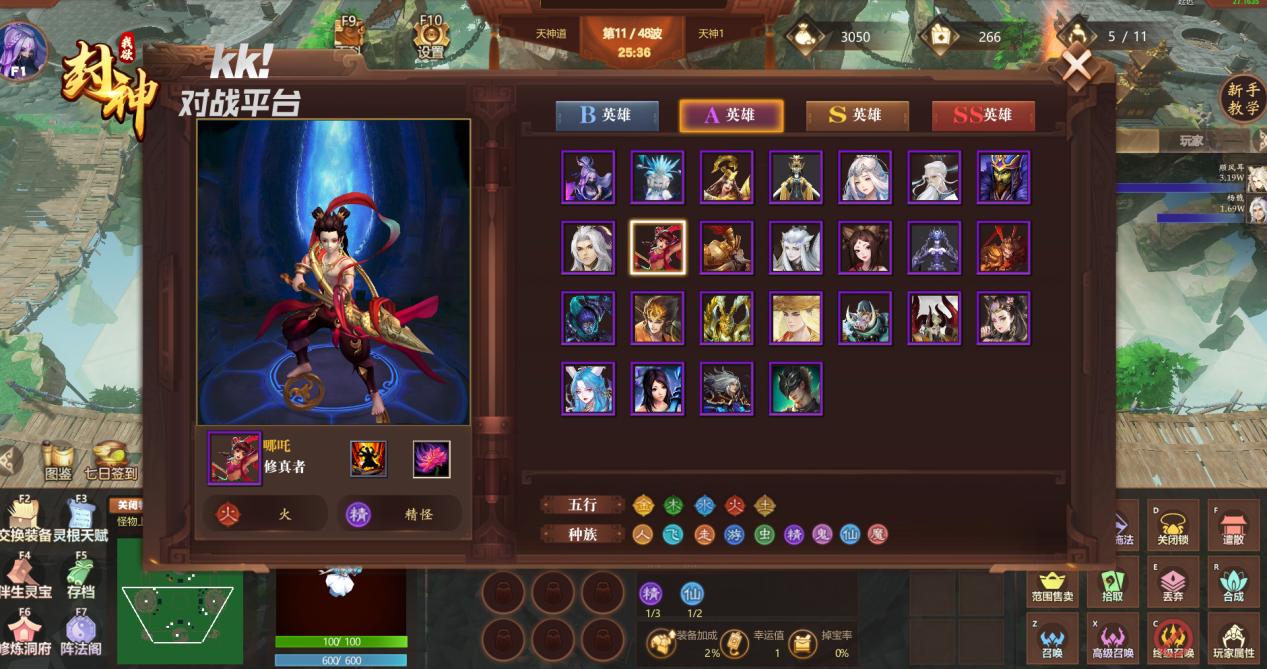Select the highlighted 哪吒 hero portrait in grid
1267x669 pixels.
click(658, 247)
